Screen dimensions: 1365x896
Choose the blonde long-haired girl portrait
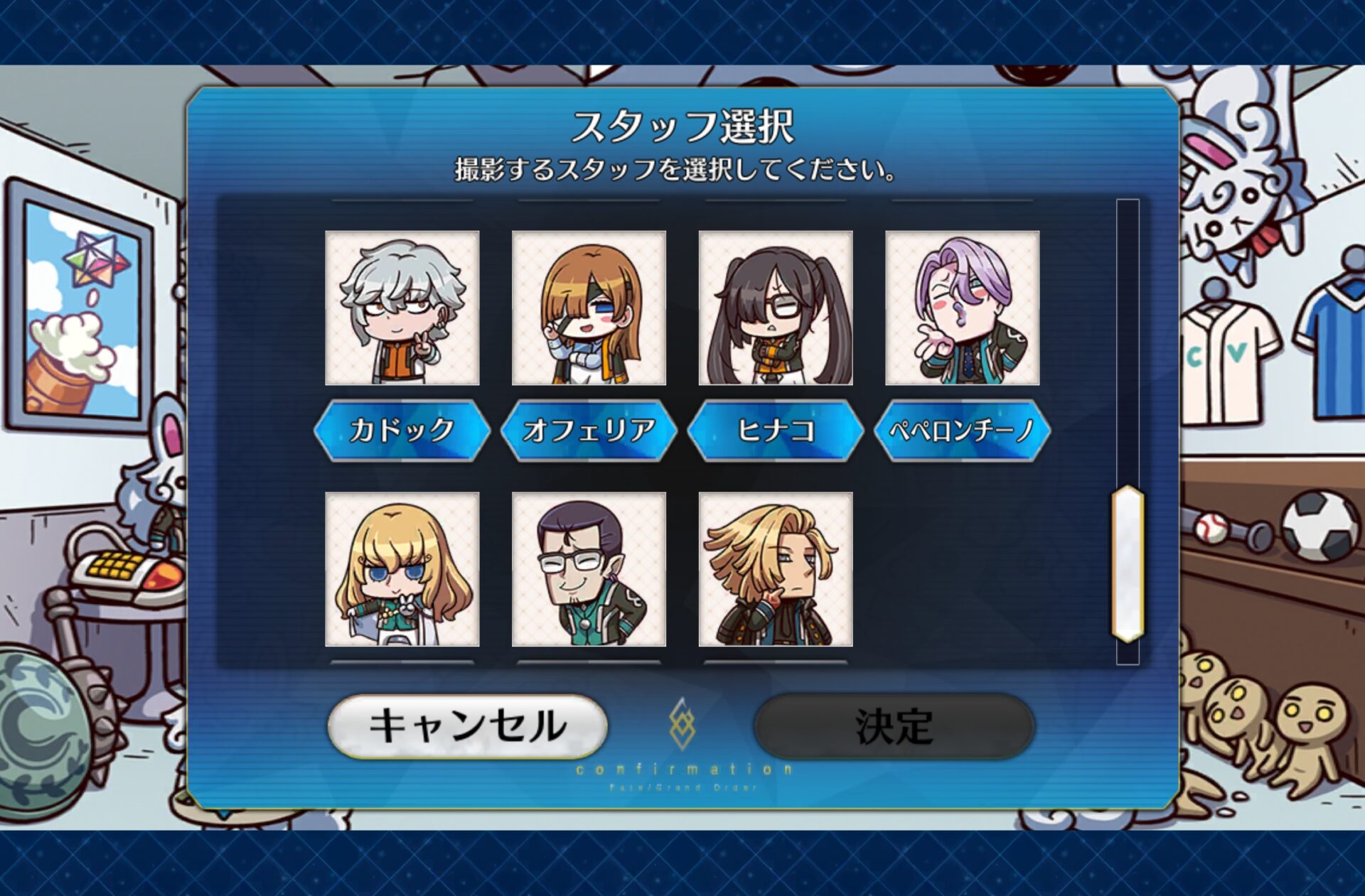pyautogui.click(x=402, y=569)
